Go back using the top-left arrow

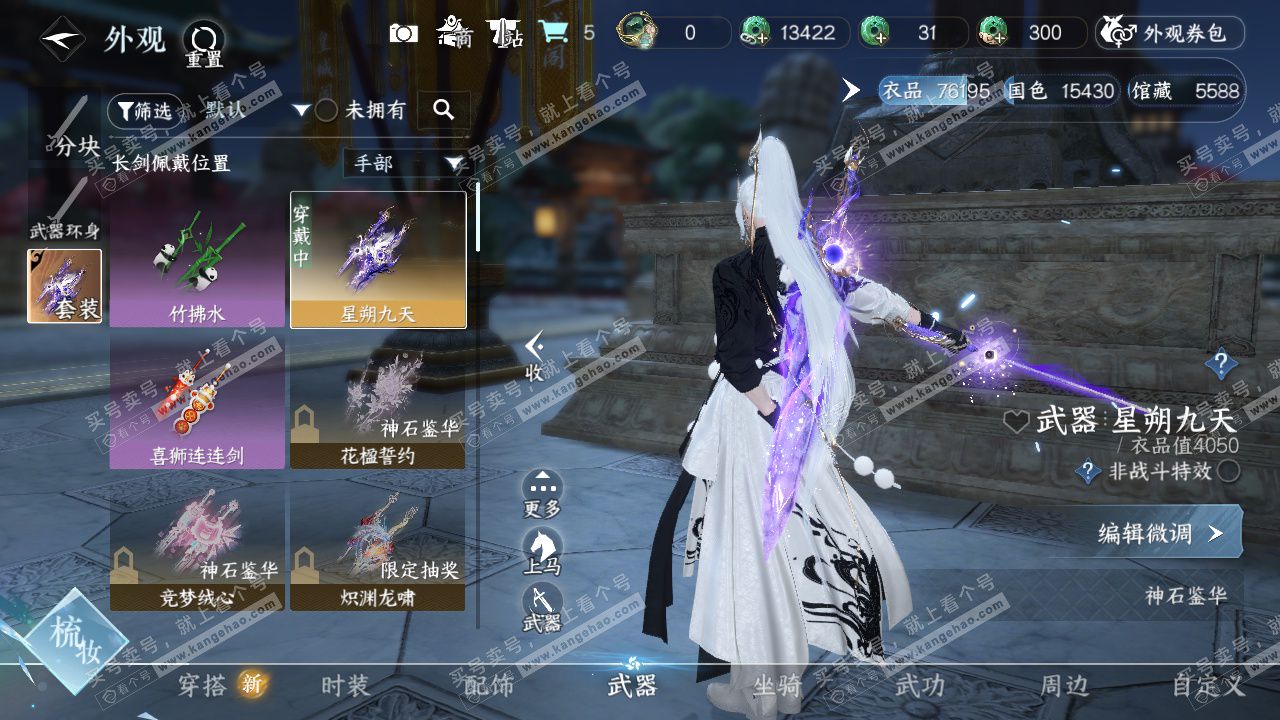(x=62, y=39)
